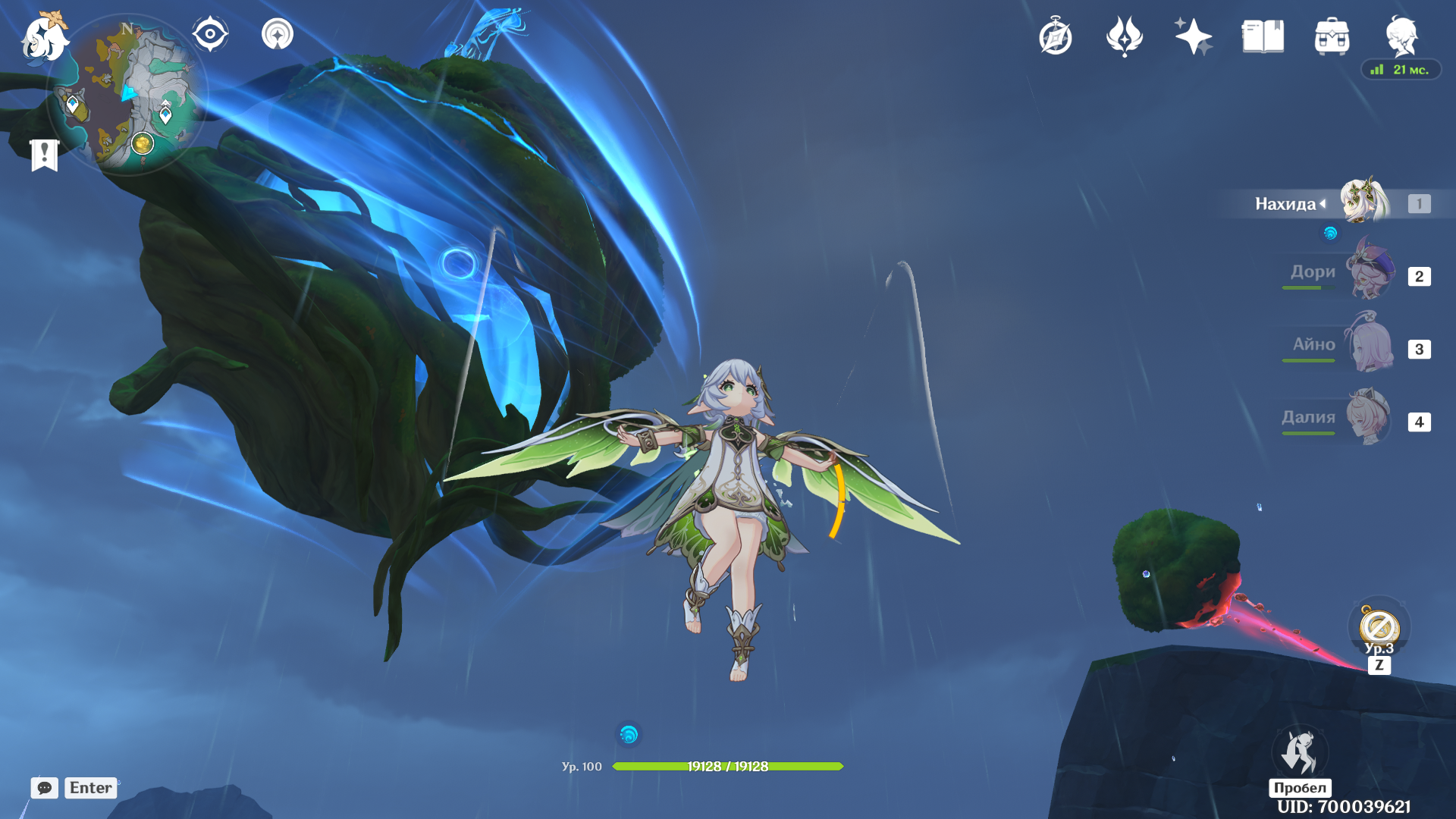Screen dimensions: 1456x819
Task: Open the signal beacon icon beside the minimap
Action: [x=278, y=34]
